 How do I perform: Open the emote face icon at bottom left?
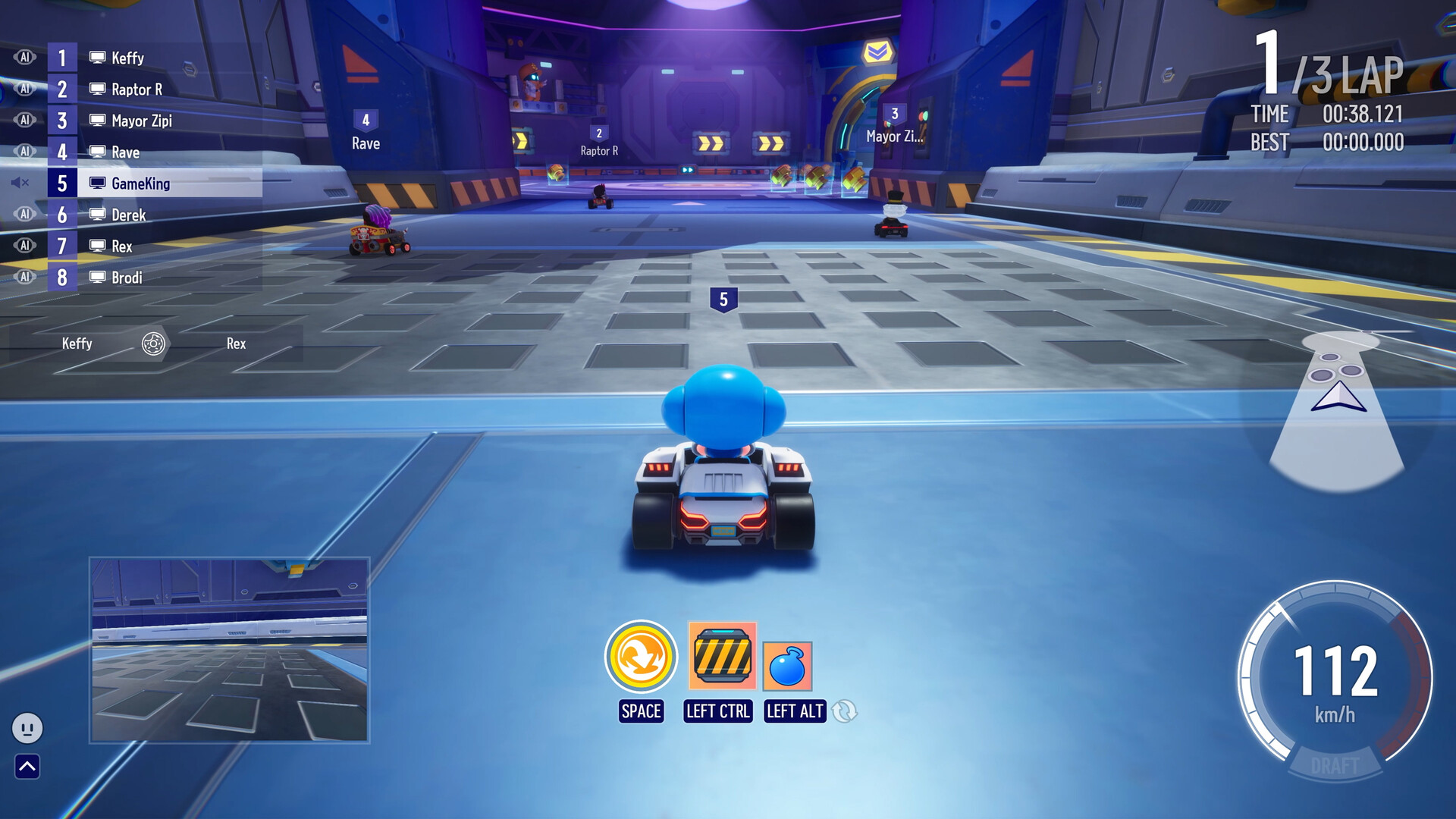click(x=28, y=728)
